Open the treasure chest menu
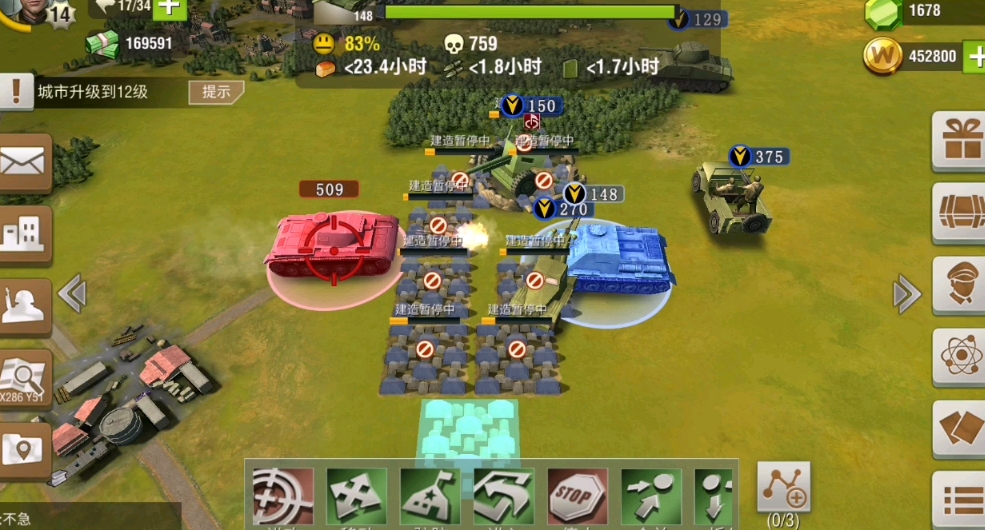 [959, 212]
